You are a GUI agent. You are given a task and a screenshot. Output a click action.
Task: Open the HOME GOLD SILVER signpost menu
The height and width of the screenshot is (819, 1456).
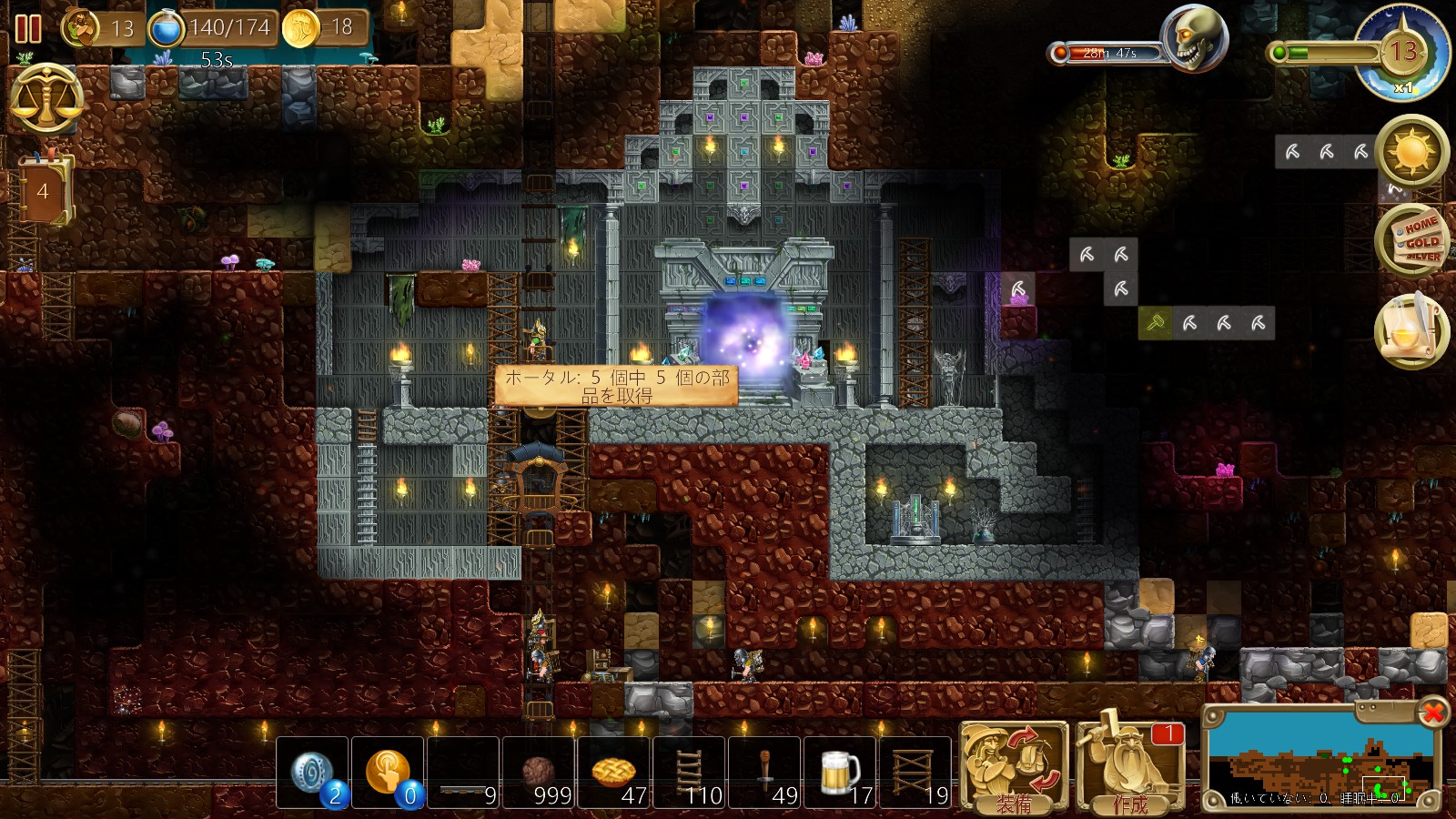[x=1412, y=240]
